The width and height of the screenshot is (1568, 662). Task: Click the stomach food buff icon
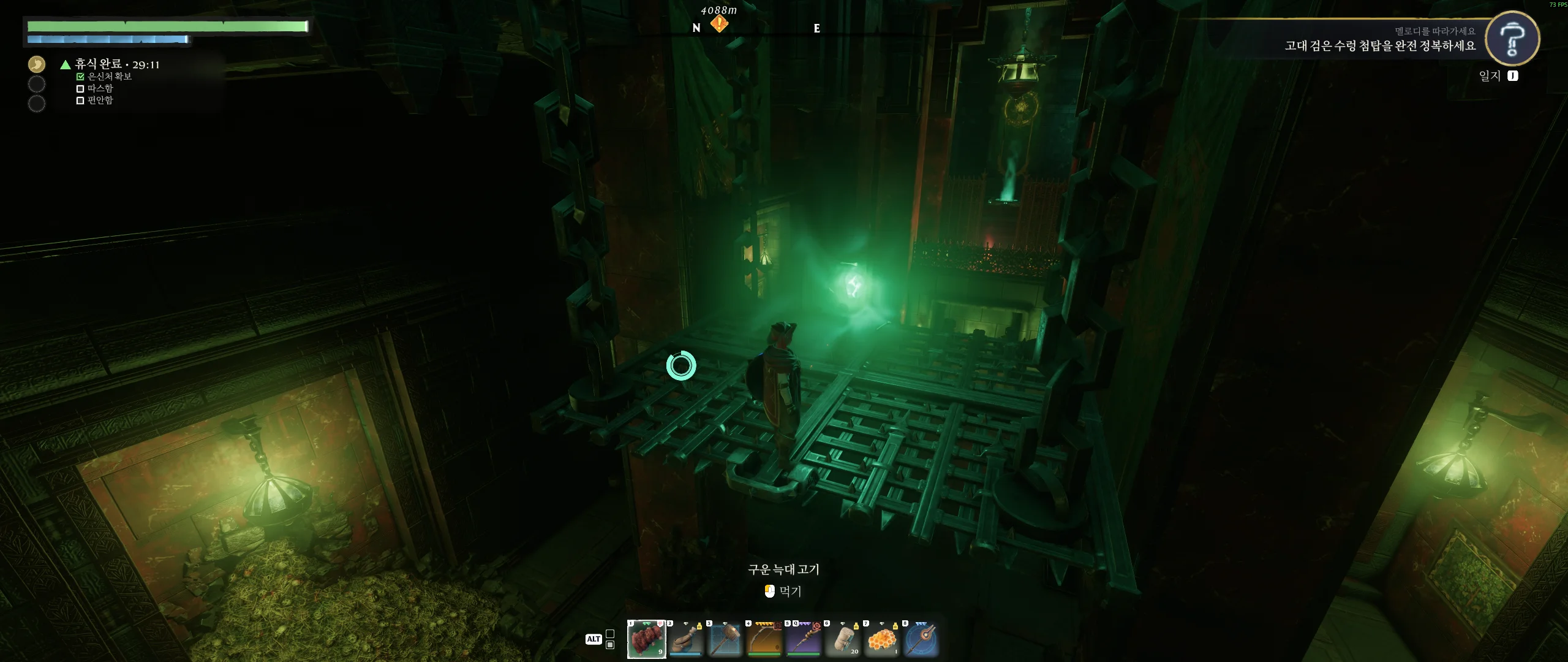37,64
